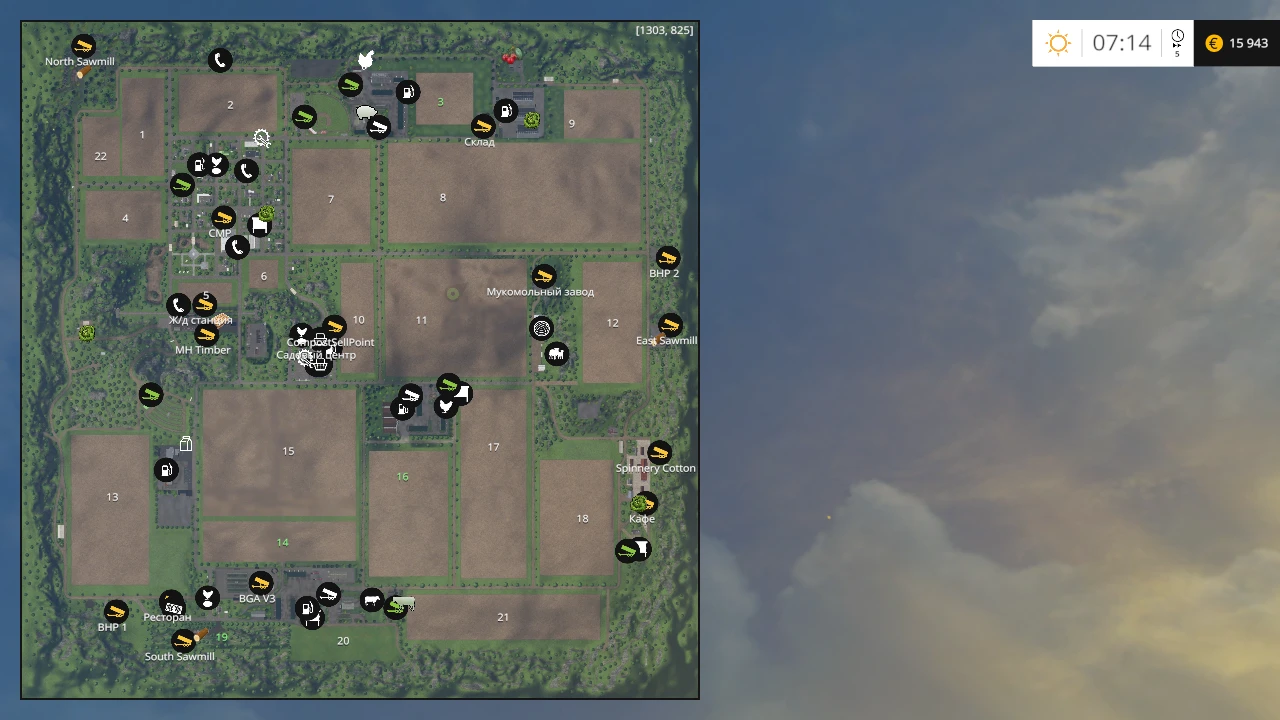The height and width of the screenshot is (720, 1280).
Task: Click the lettuce icon beside Кафе
Action: pyautogui.click(x=639, y=503)
